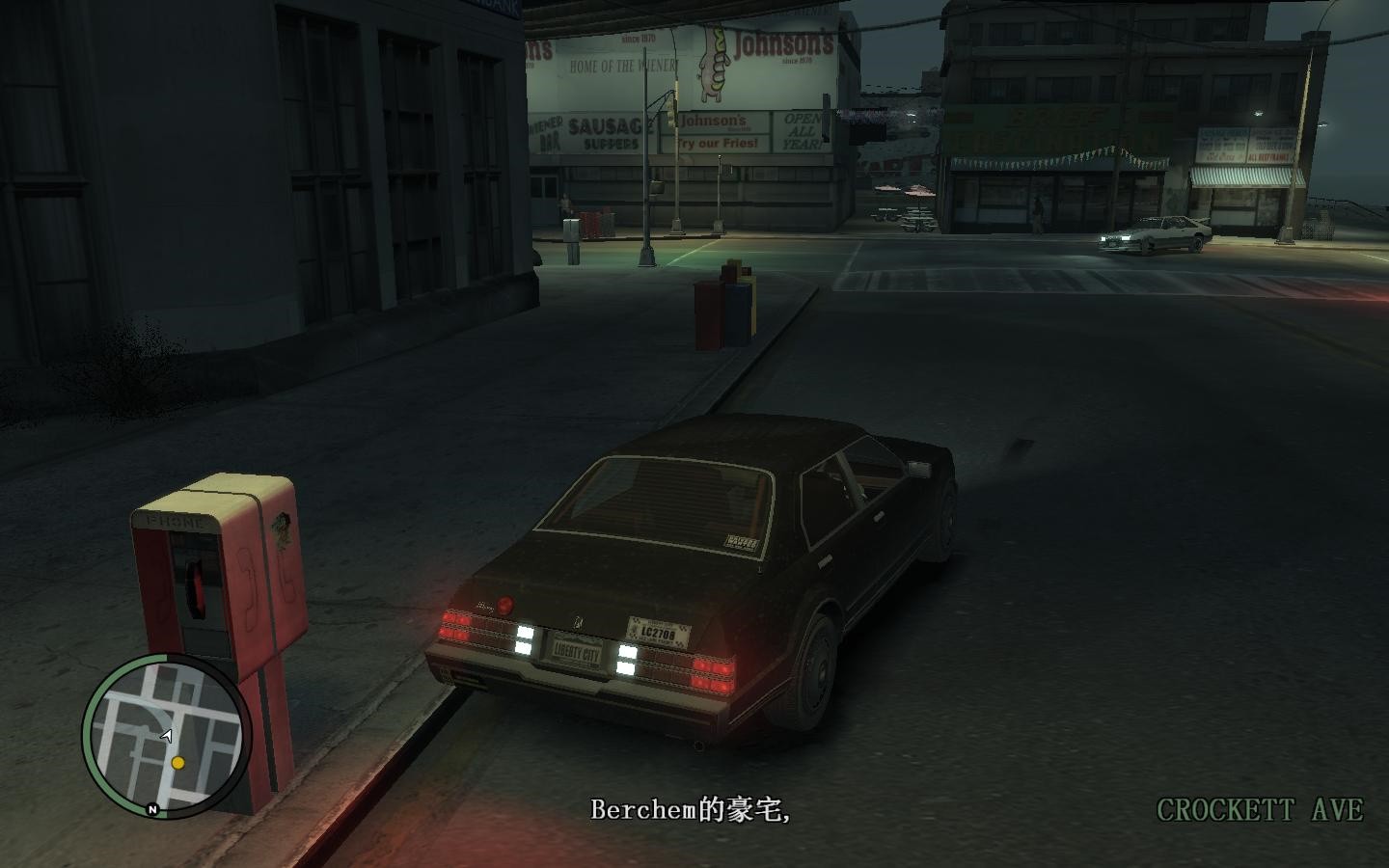Viewport: 1389px width, 868px height.
Task: Click the player arrow on the minimap
Action: click(168, 734)
